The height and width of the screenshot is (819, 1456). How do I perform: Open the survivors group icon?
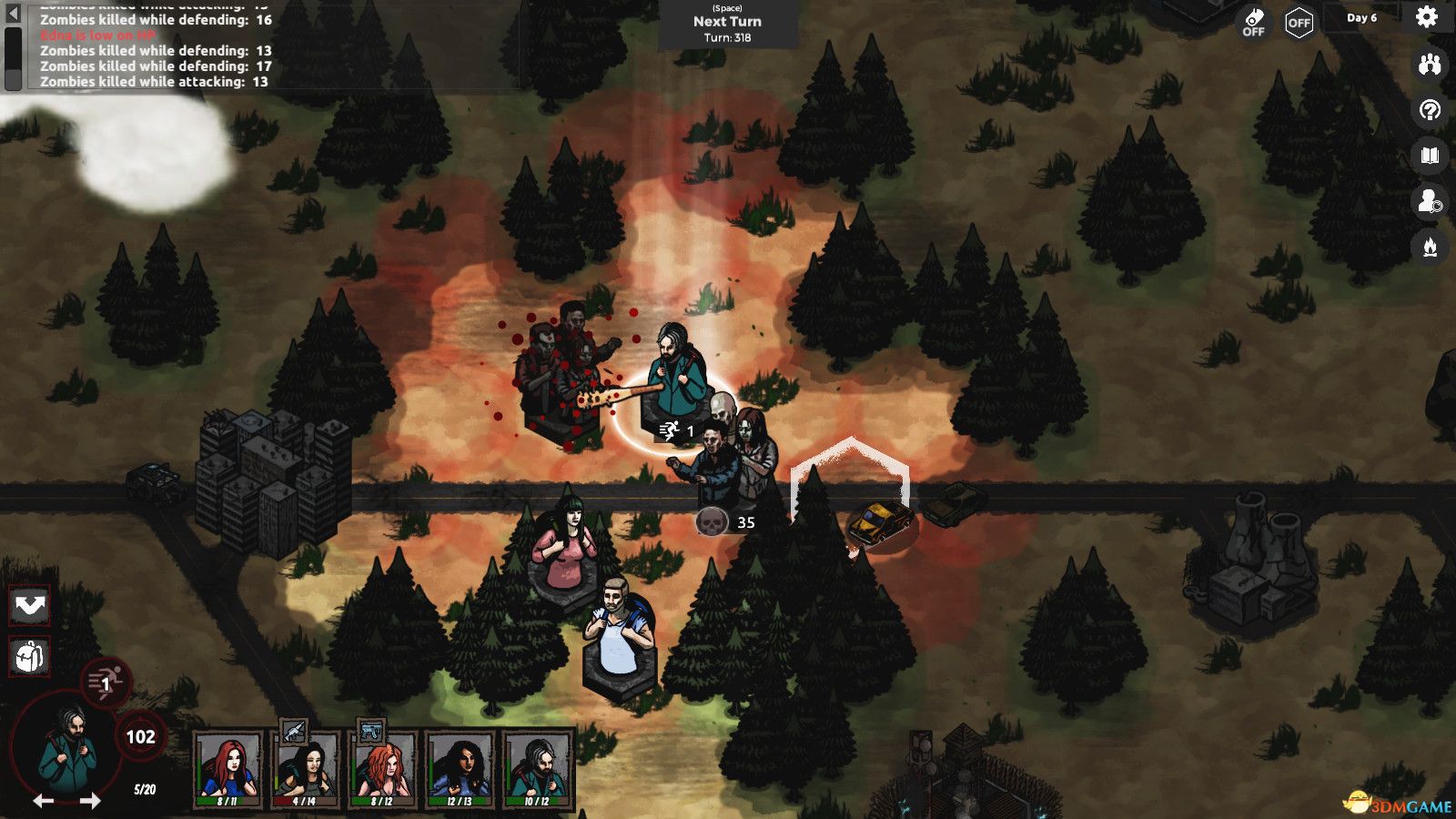(1430, 64)
